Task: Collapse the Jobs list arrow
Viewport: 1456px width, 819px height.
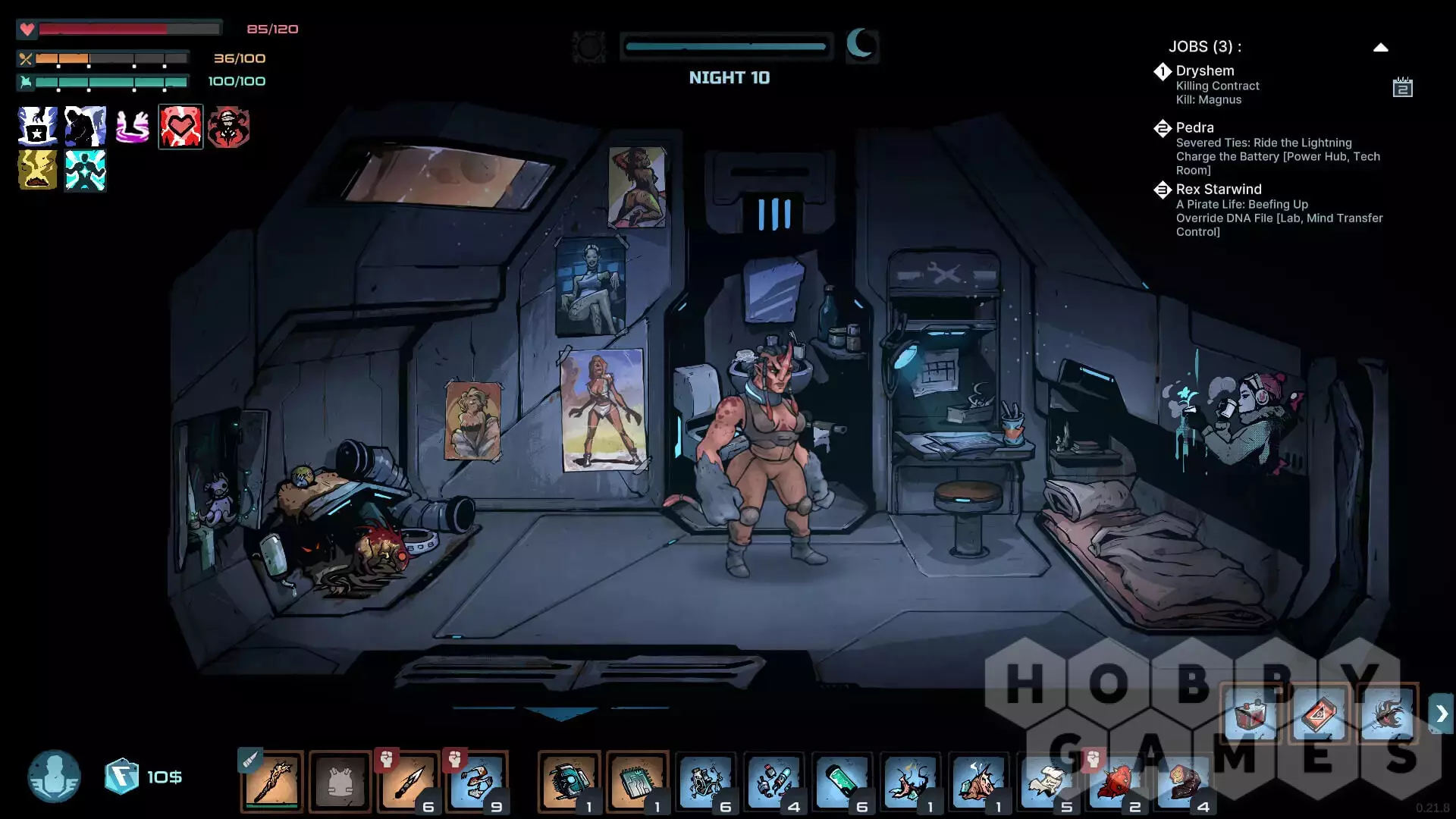Action: click(1380, 47)
